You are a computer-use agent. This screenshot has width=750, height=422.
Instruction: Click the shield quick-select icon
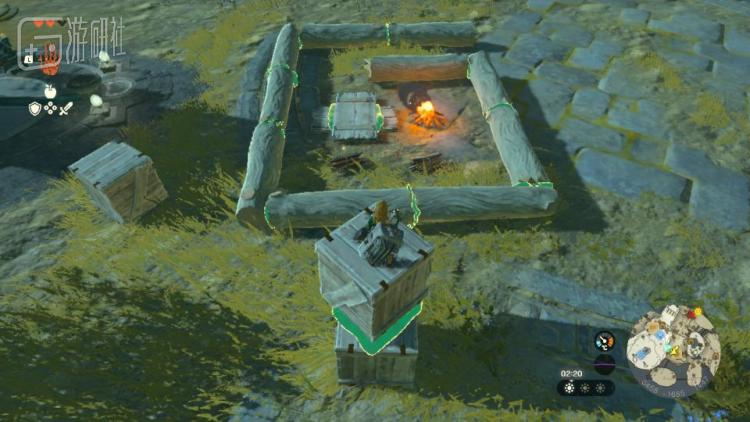(35, 107)
